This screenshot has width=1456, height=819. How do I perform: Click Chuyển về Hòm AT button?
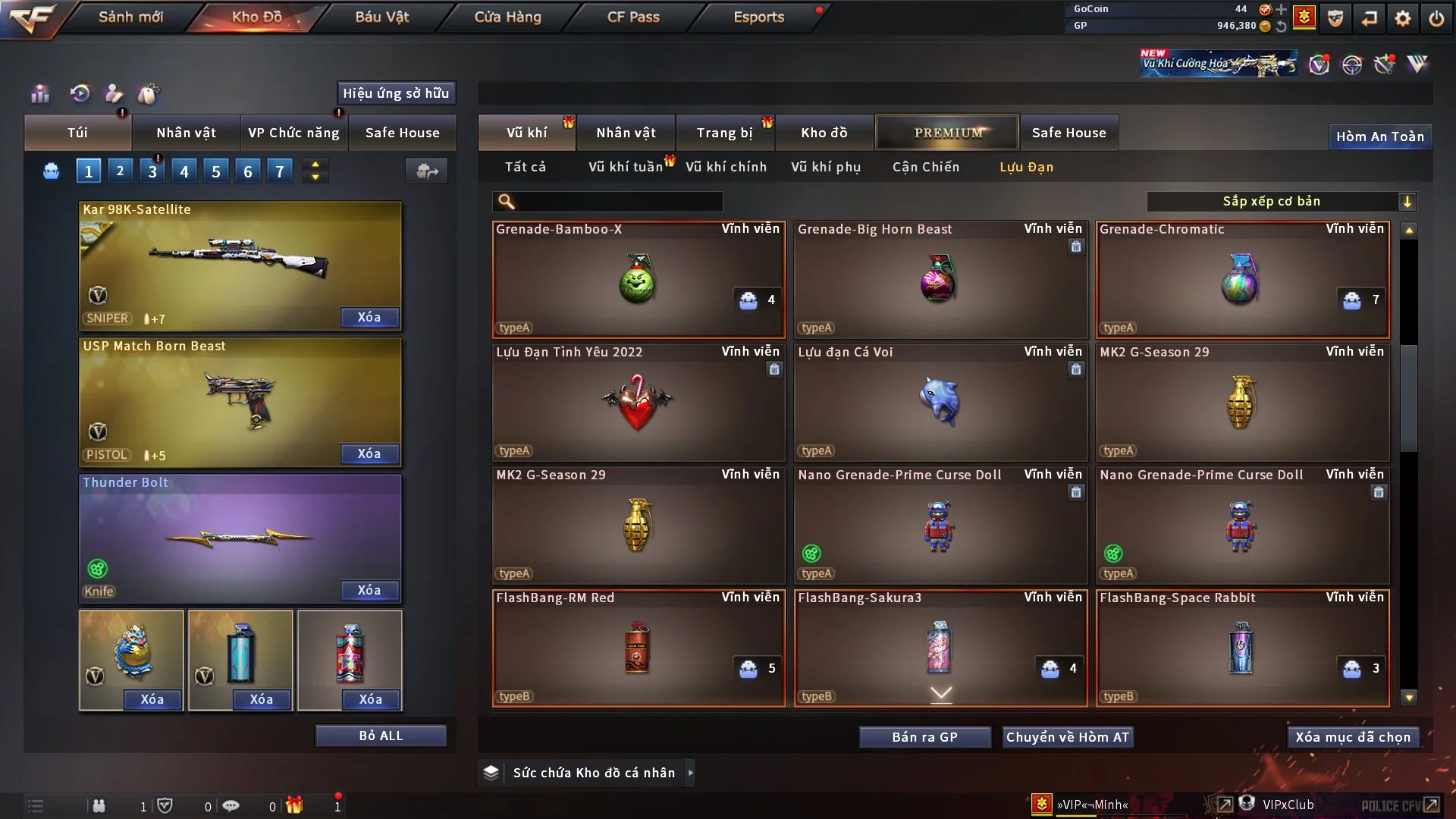pos(1067,737)
